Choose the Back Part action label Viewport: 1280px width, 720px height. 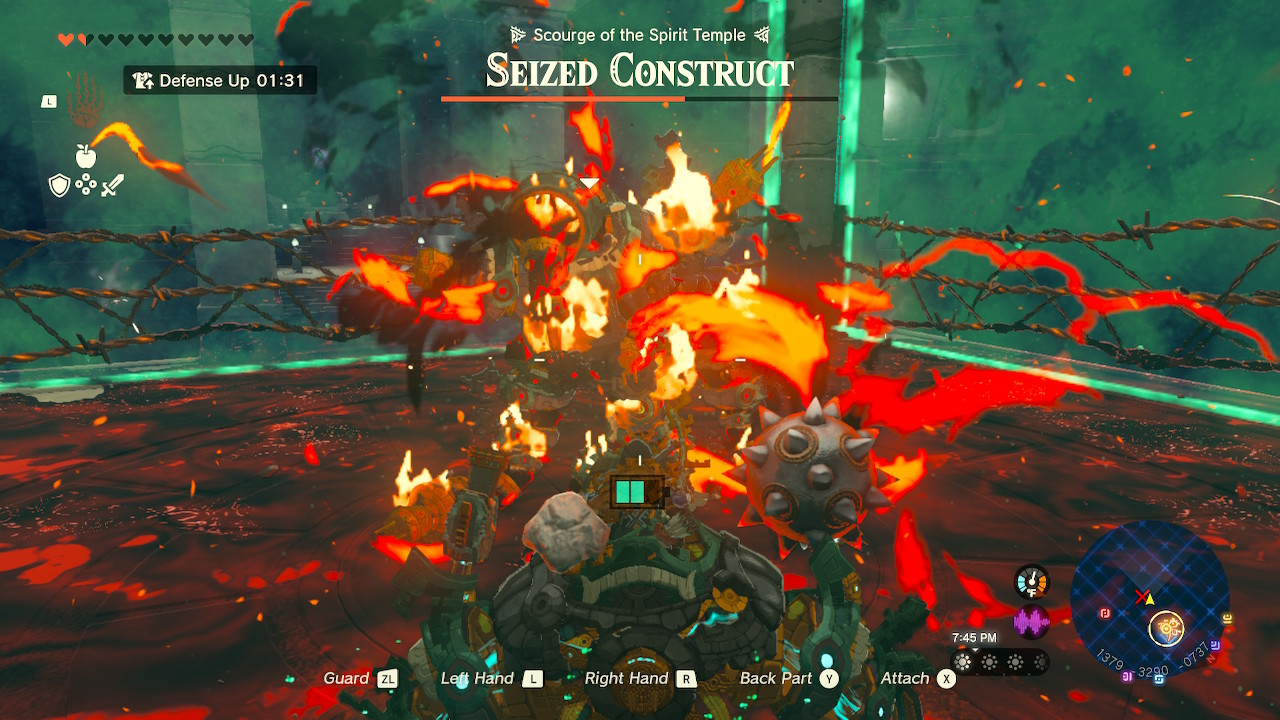[x=776, y=678]
